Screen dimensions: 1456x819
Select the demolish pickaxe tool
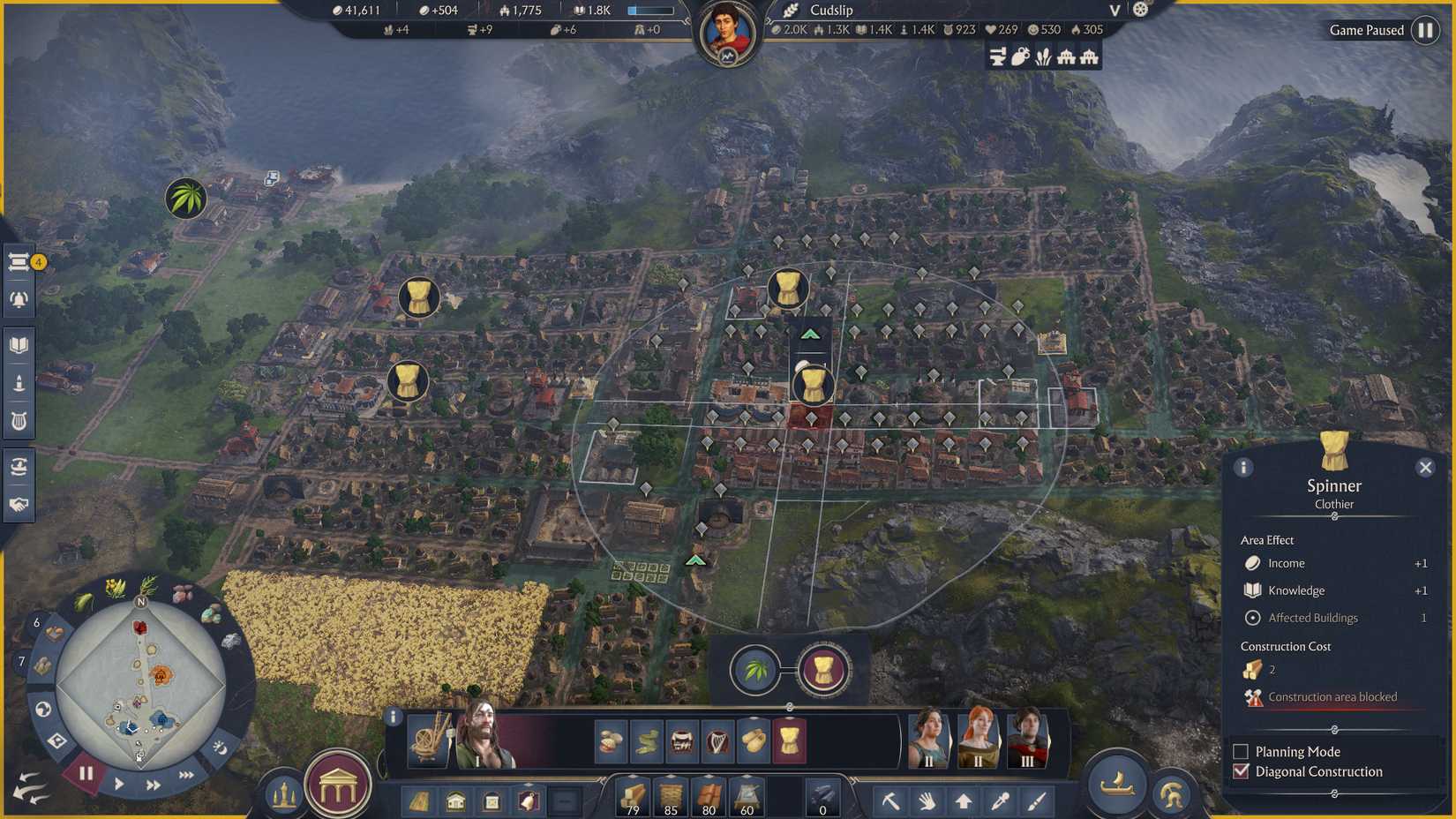point(891,802)
